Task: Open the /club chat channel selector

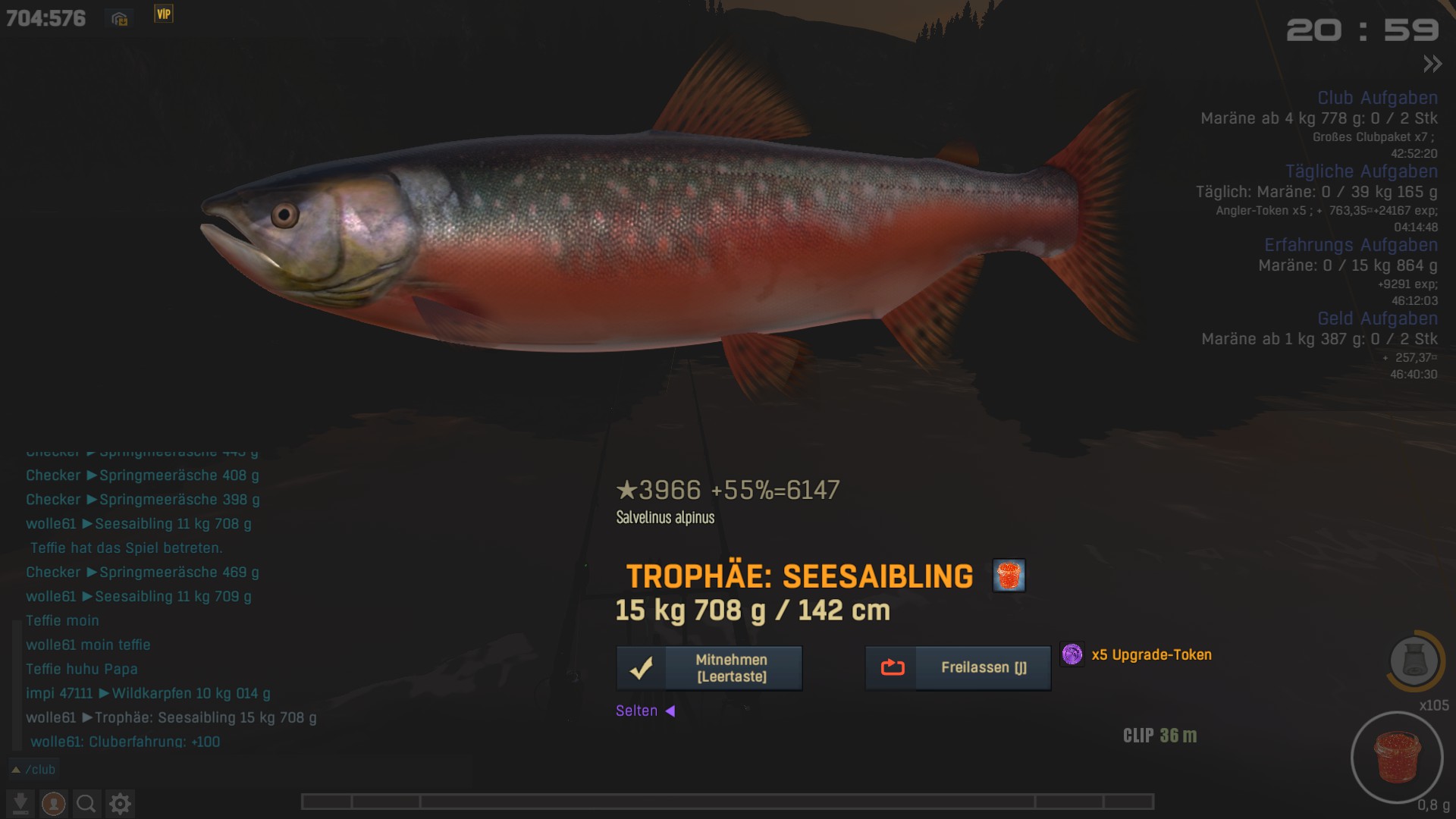Action: click(x=34, y=770)
